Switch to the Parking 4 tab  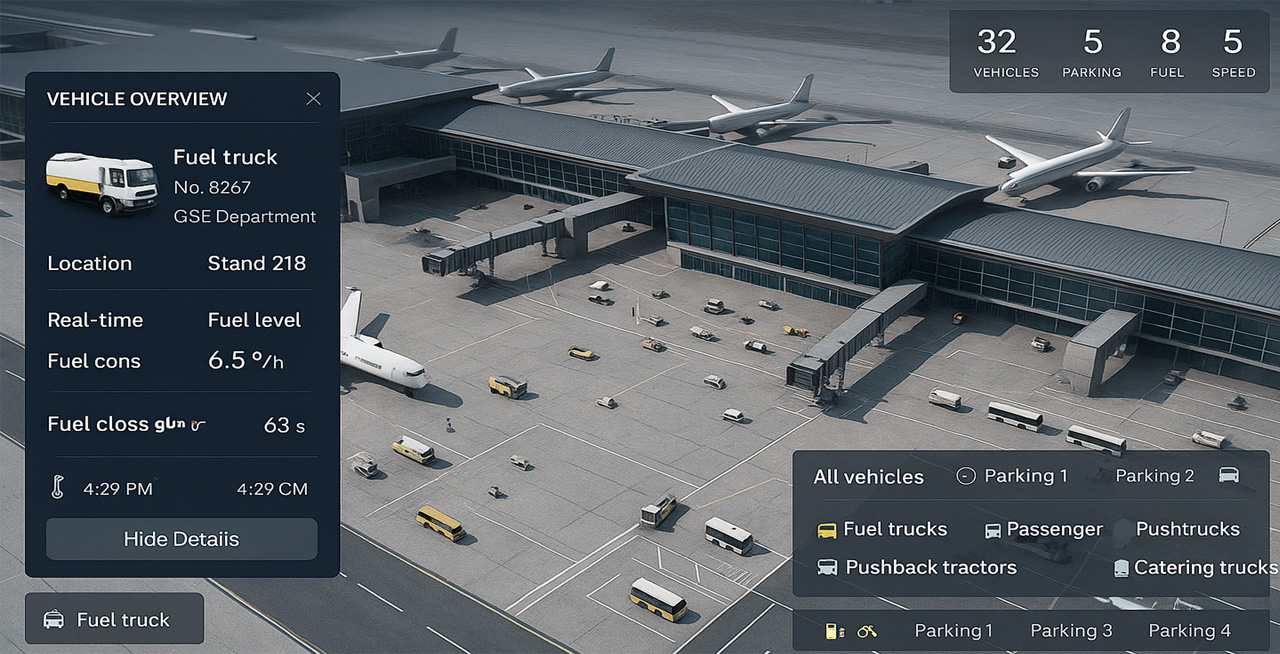[1189, 630]
